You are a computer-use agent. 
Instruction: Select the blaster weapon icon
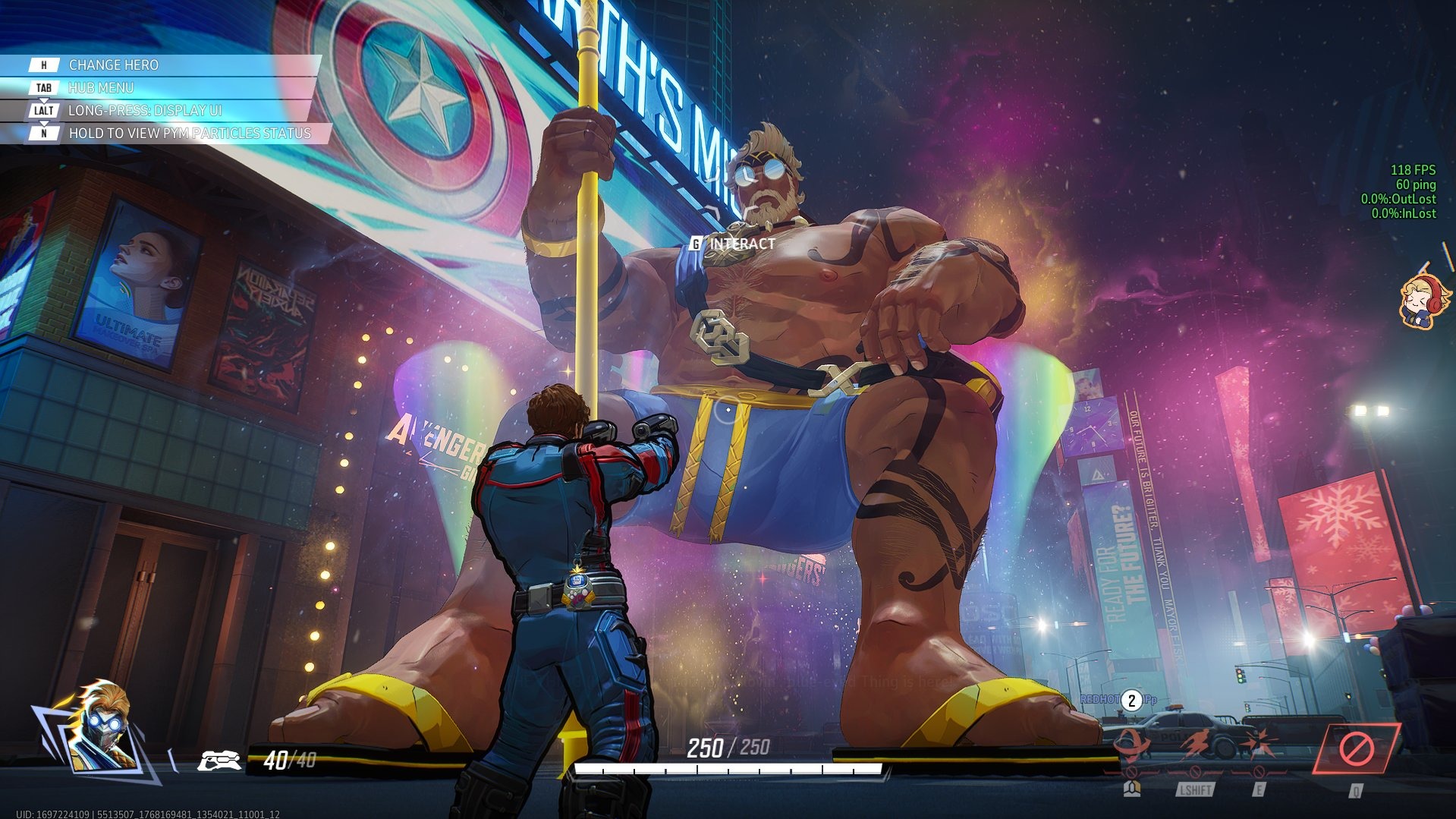(x=219, y=760)
